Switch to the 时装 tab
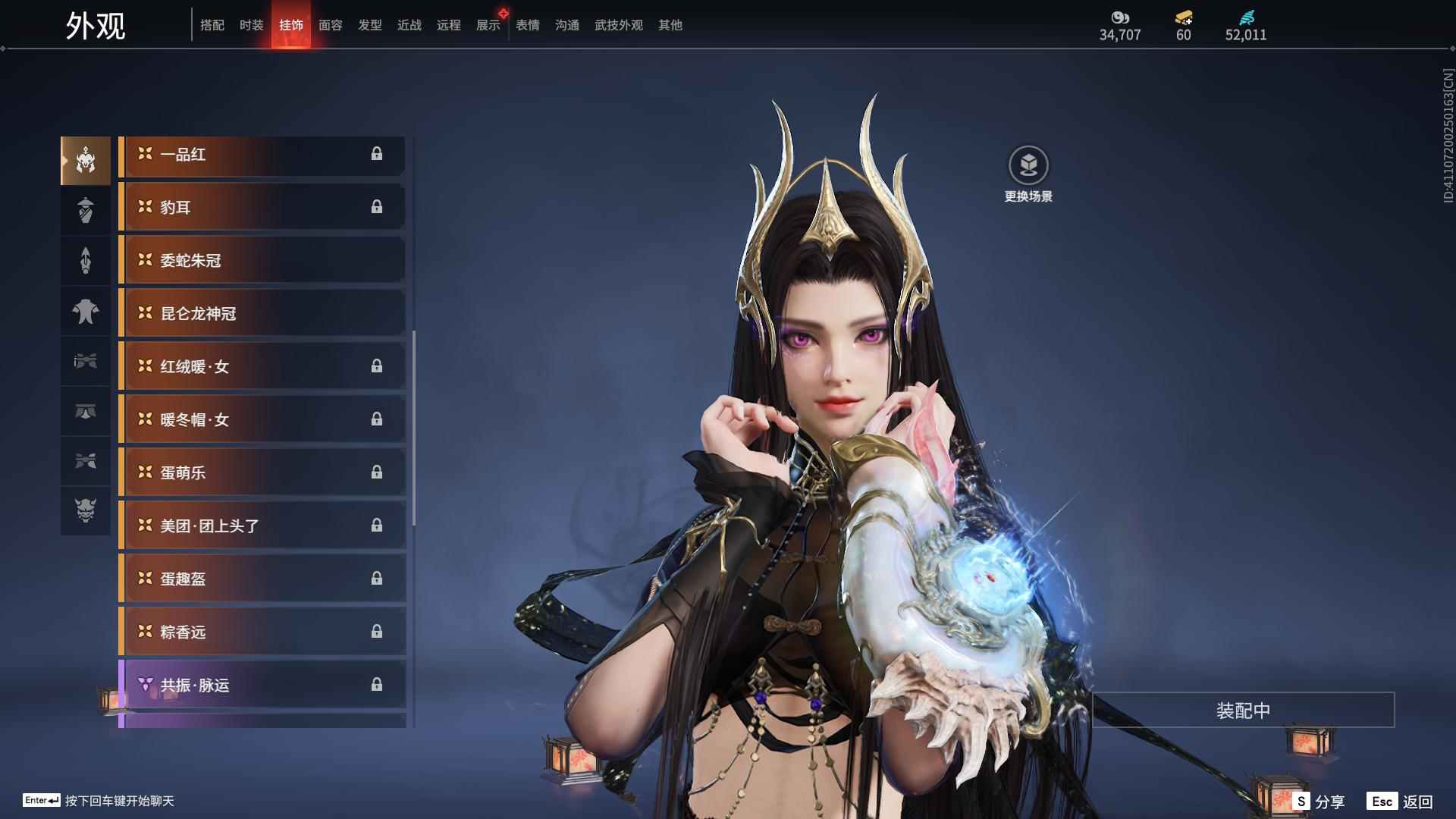 (x=251, y=25)
